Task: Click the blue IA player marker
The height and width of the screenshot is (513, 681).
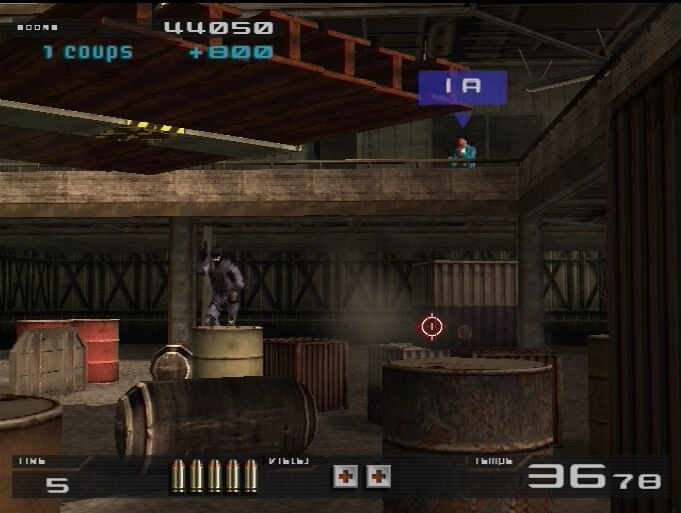Action: (x=462, y=87)
